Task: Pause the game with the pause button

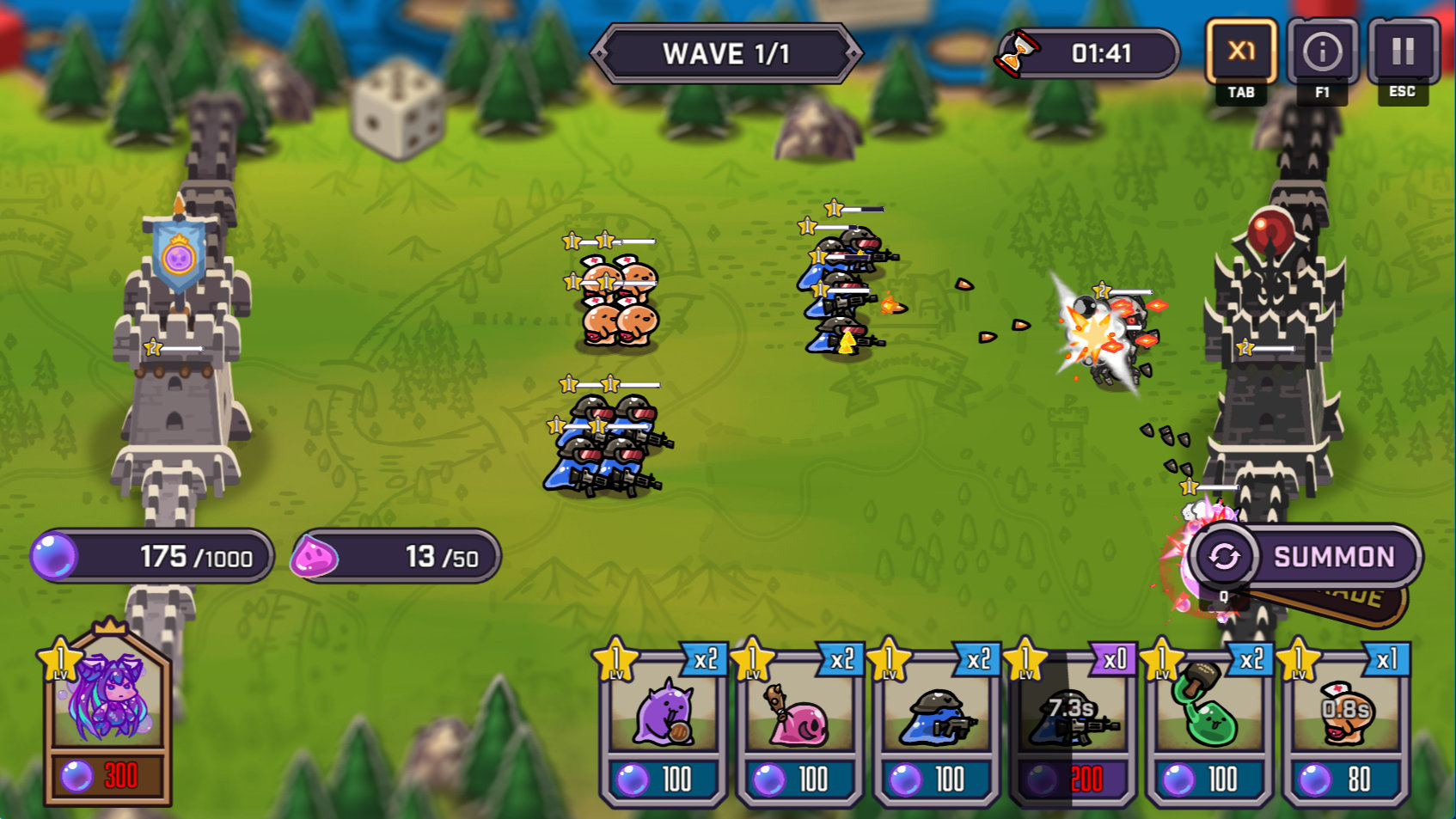Action: tap(1403, 52)
